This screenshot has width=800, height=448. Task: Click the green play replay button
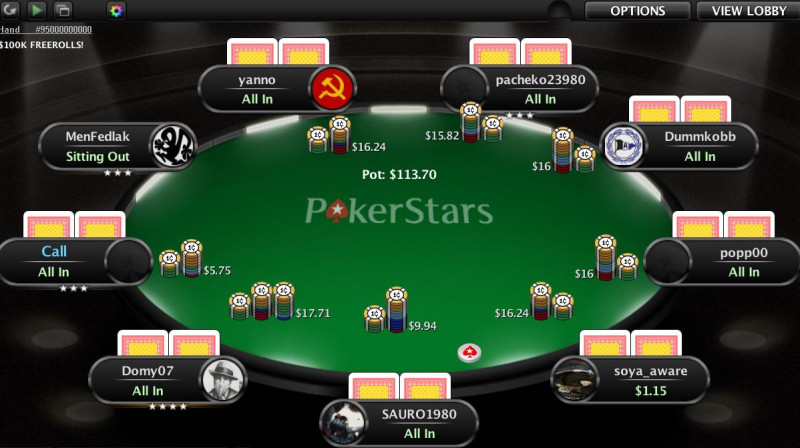(x=37, y=11)
